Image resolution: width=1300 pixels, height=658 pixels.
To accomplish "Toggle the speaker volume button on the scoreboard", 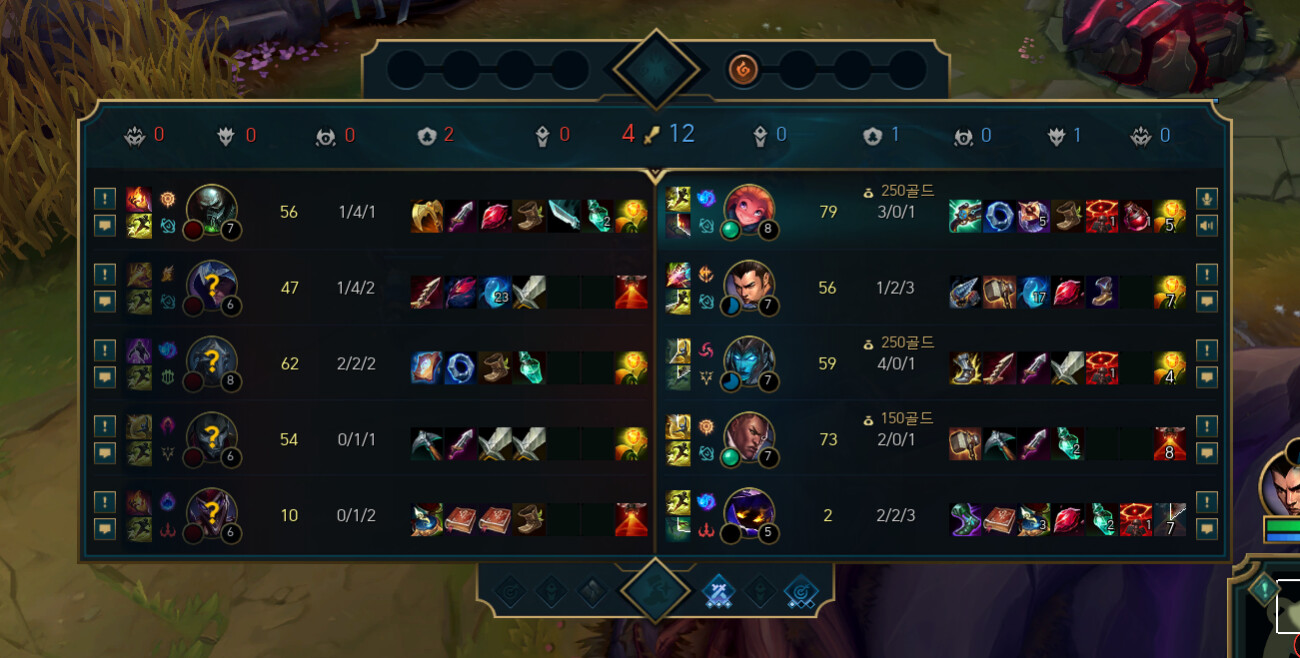I will (x=1206, y=225).
